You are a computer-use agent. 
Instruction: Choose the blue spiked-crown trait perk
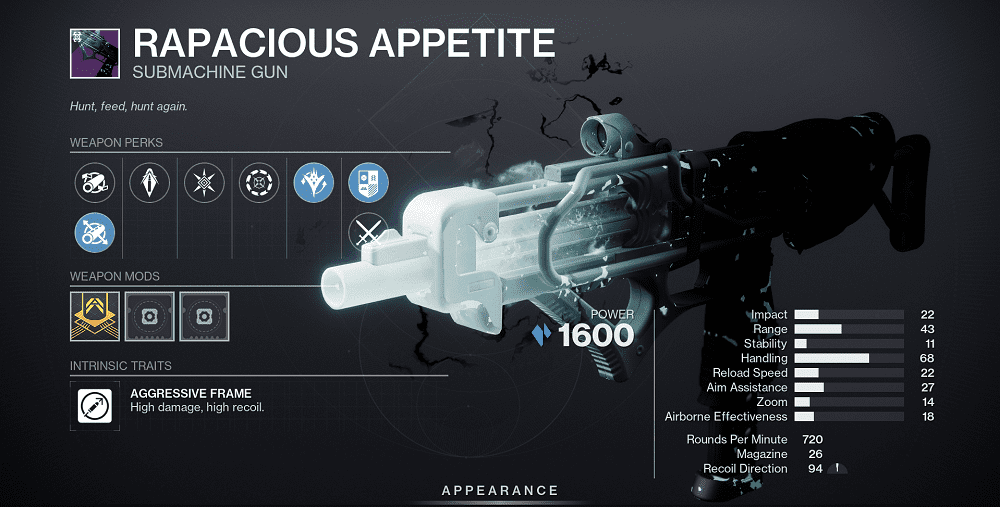(313, 182)
